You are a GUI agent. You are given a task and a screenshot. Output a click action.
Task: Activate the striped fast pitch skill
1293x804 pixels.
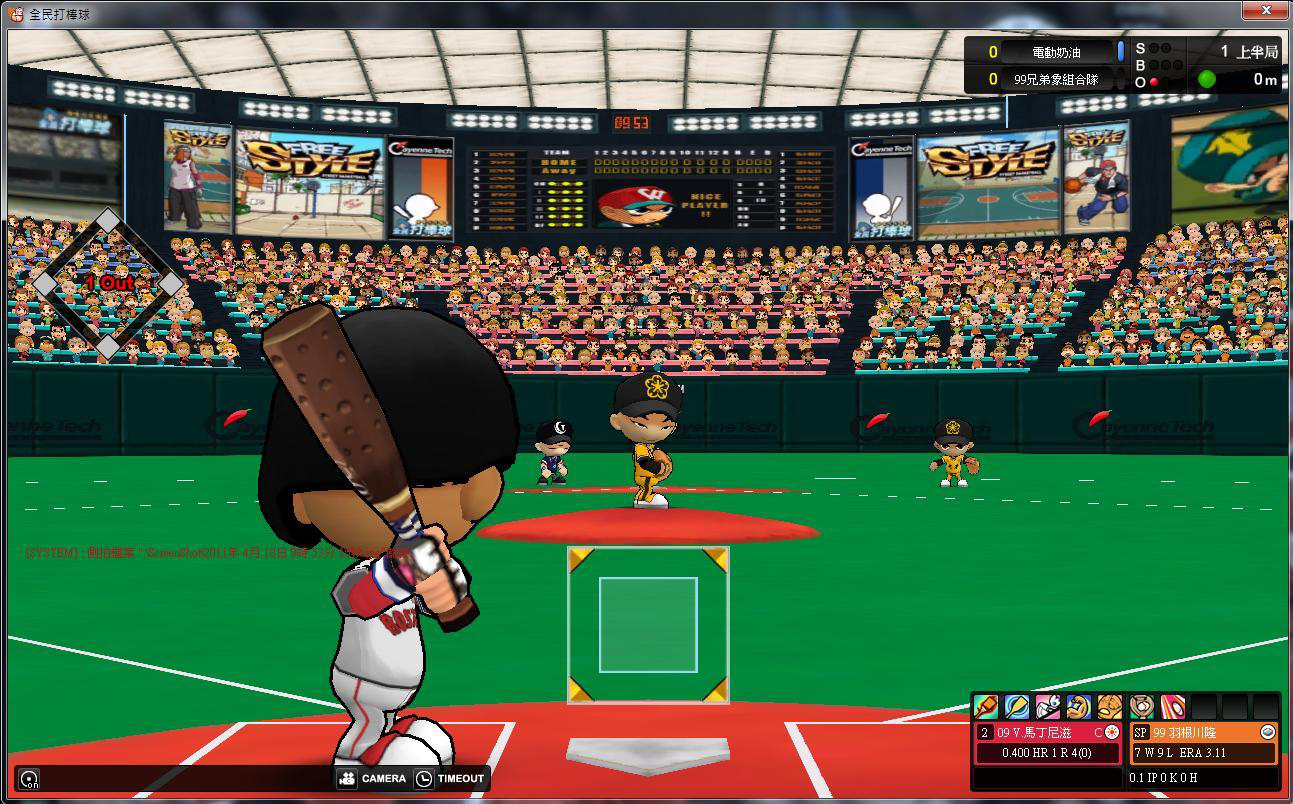click(1173, 707)
